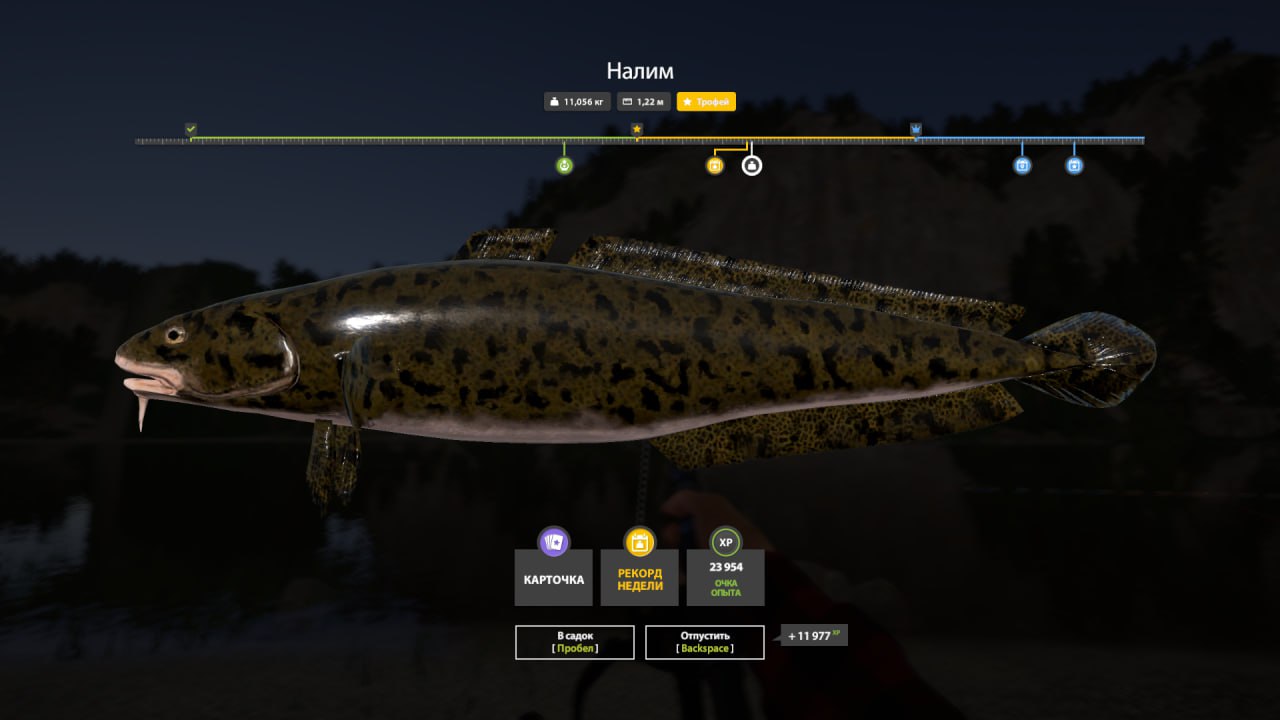This screenshot has height=720, width=1280.
Task: Click the white current-catch marker on the scale
Action: click(x=751, y=166)
